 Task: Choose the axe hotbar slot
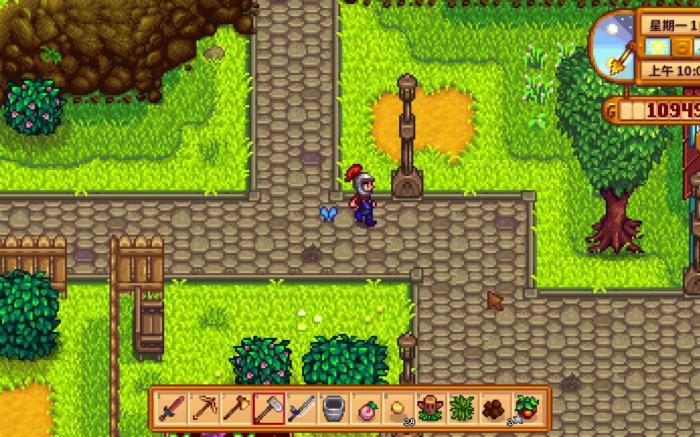(236, 408)
